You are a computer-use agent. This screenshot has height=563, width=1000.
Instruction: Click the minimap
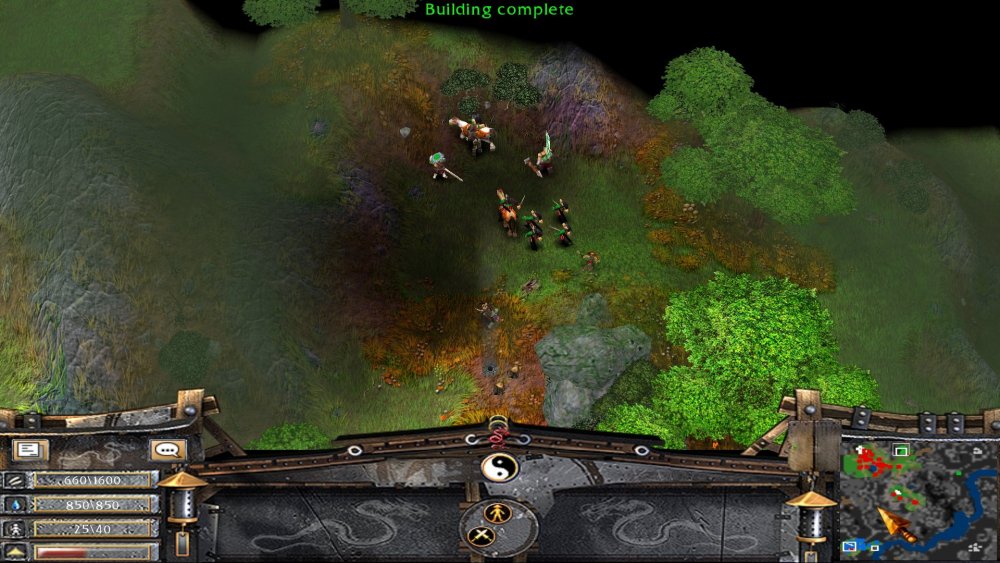[x=919, y=497]
